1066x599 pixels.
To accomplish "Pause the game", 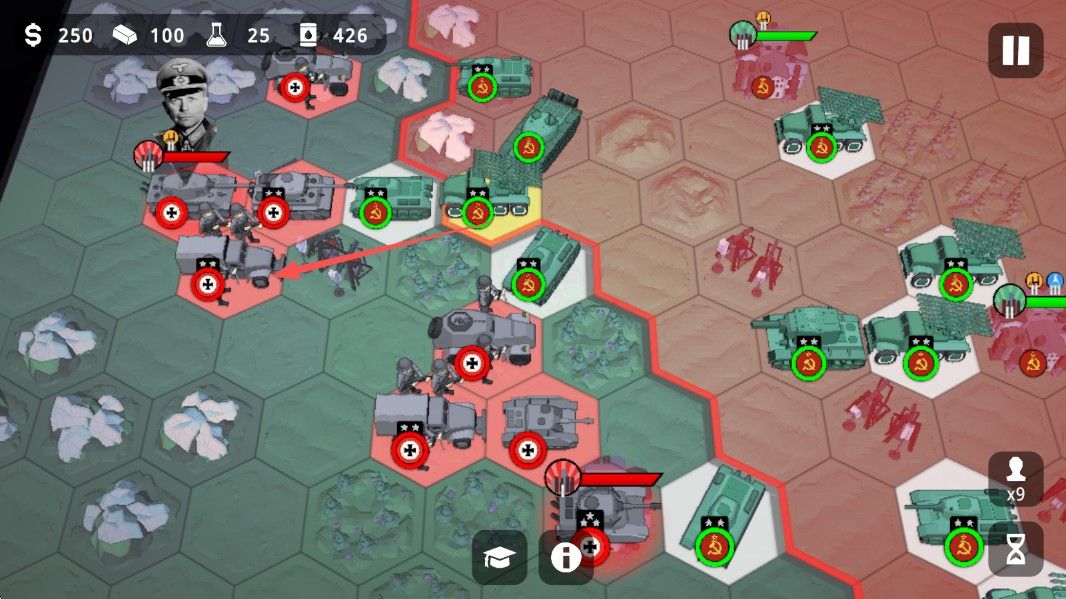I will tap(1015, 50).
